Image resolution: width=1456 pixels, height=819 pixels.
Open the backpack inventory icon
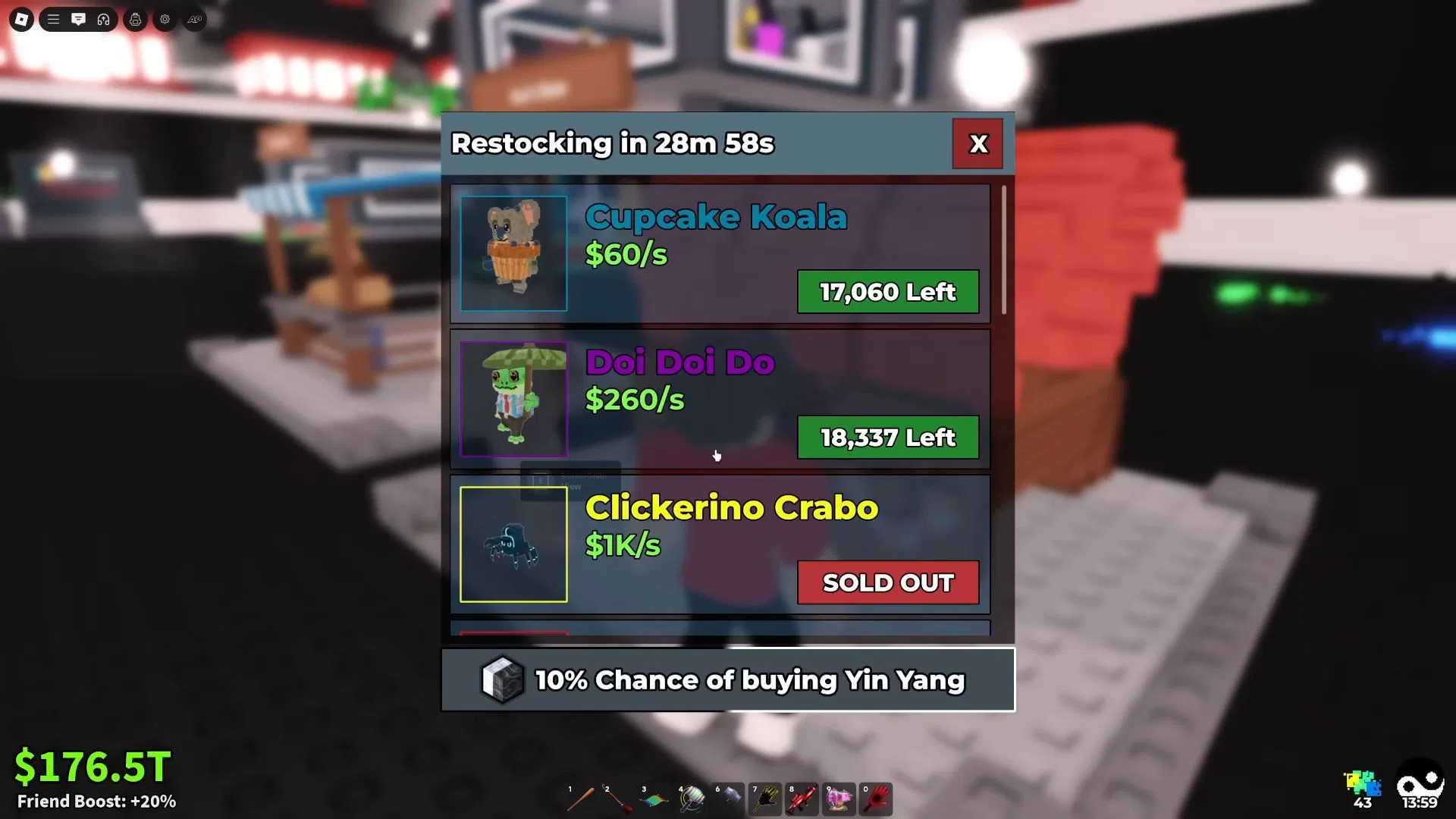click(135, 19)
